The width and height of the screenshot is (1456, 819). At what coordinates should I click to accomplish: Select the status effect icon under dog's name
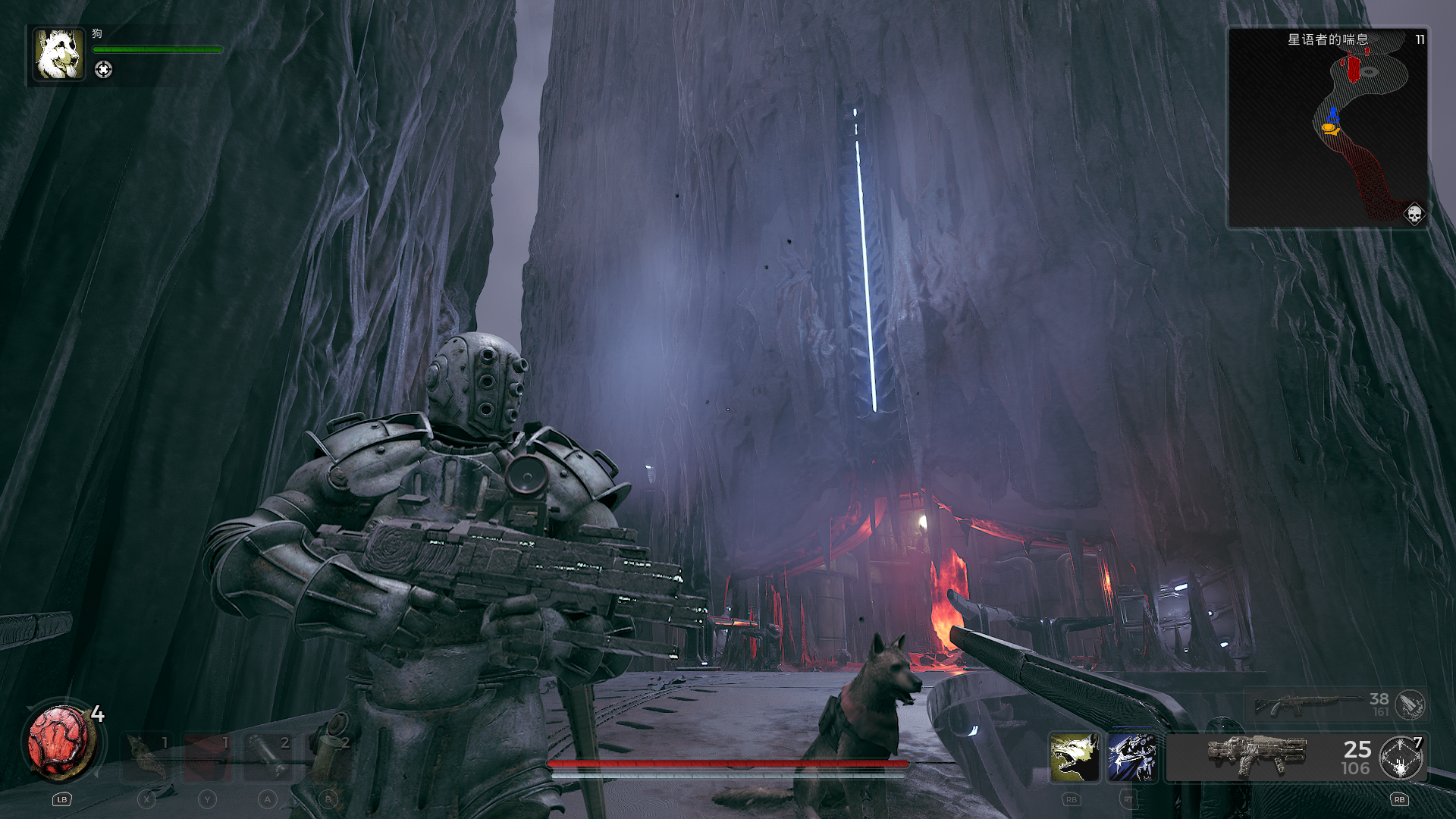pos(103,70)
